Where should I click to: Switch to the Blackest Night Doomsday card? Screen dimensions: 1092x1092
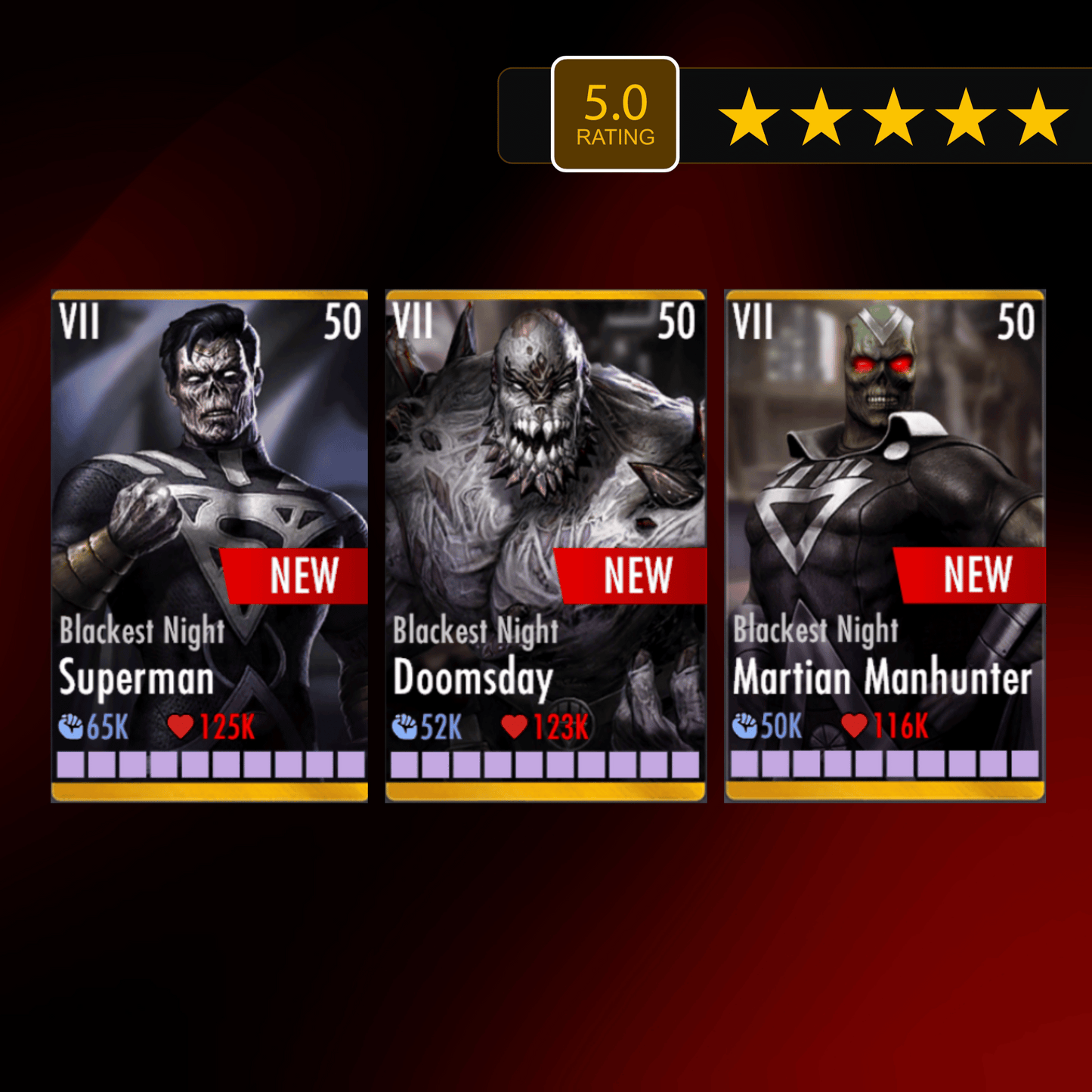(x=546, y=540)
